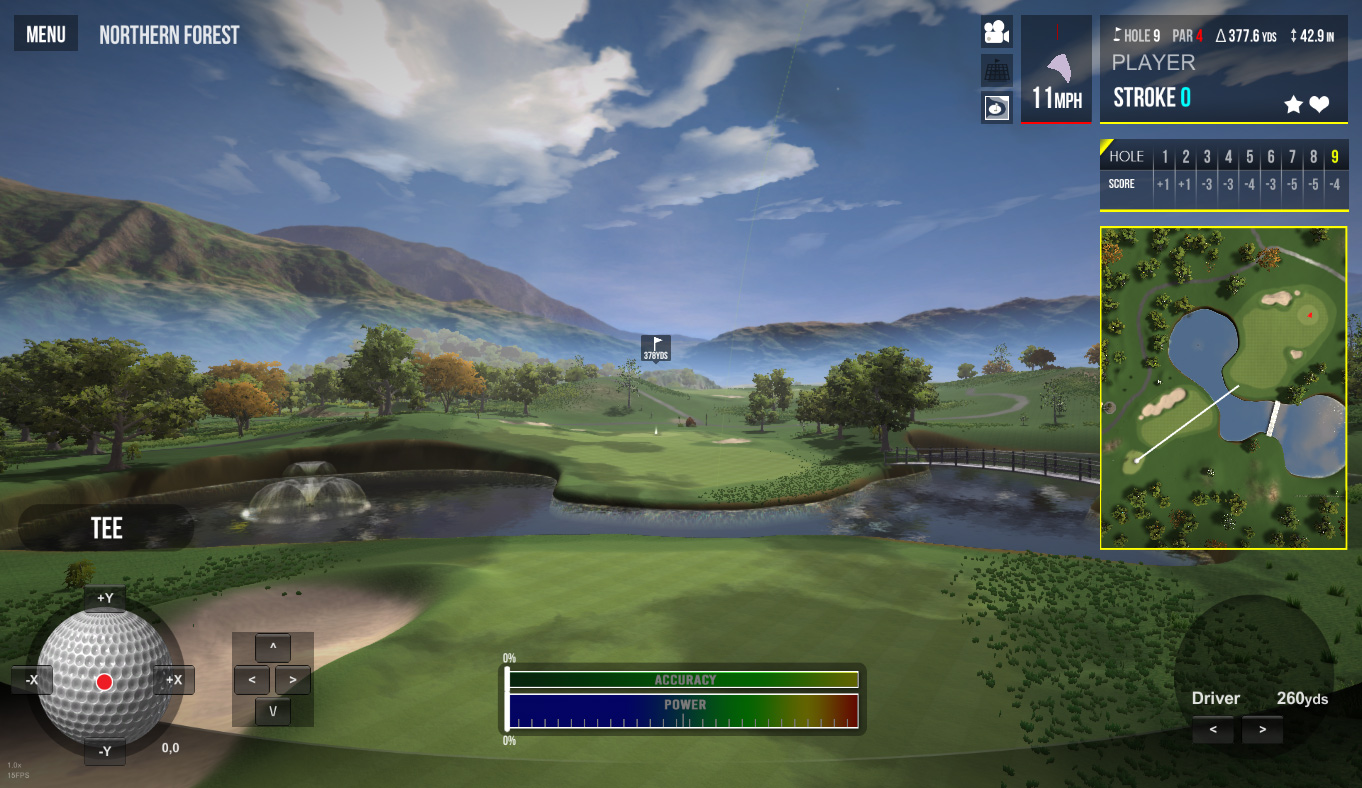Viewport: 1362px width, 788px height.
Task: Click the -X ball spin button
Action: 32,680
